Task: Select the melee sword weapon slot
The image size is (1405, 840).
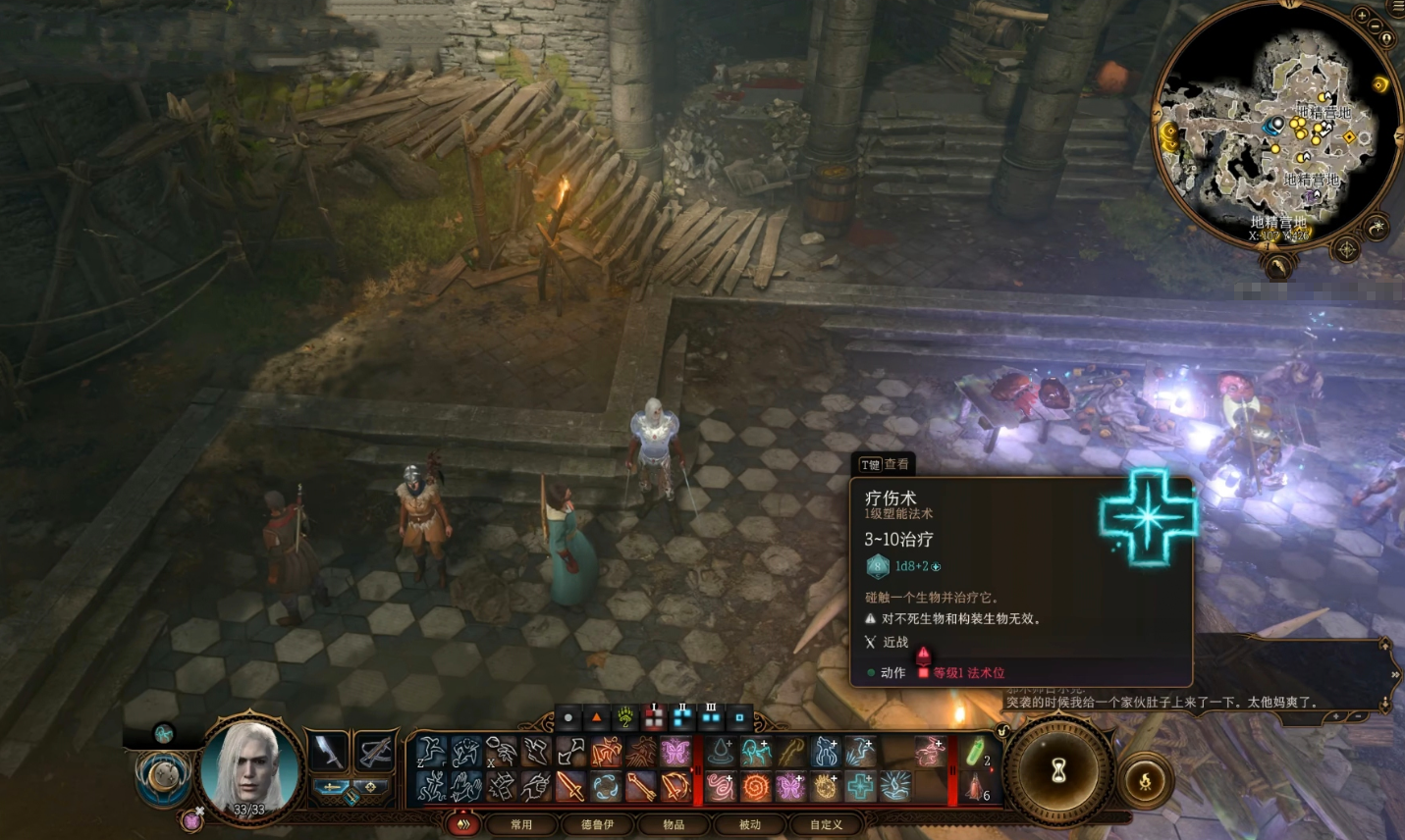Action: click(x=328, y=752)
